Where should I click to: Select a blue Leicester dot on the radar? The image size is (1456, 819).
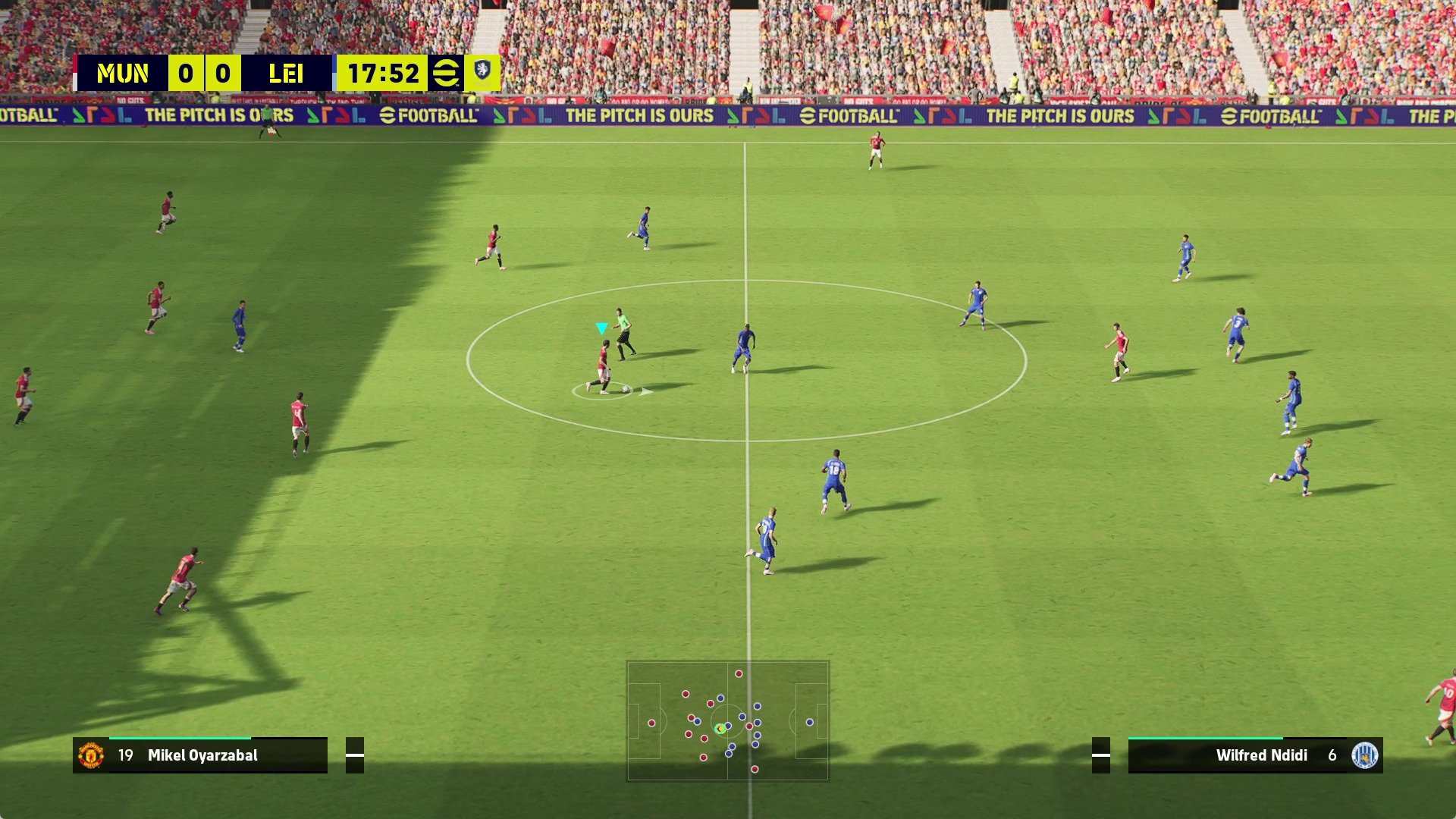811,723
